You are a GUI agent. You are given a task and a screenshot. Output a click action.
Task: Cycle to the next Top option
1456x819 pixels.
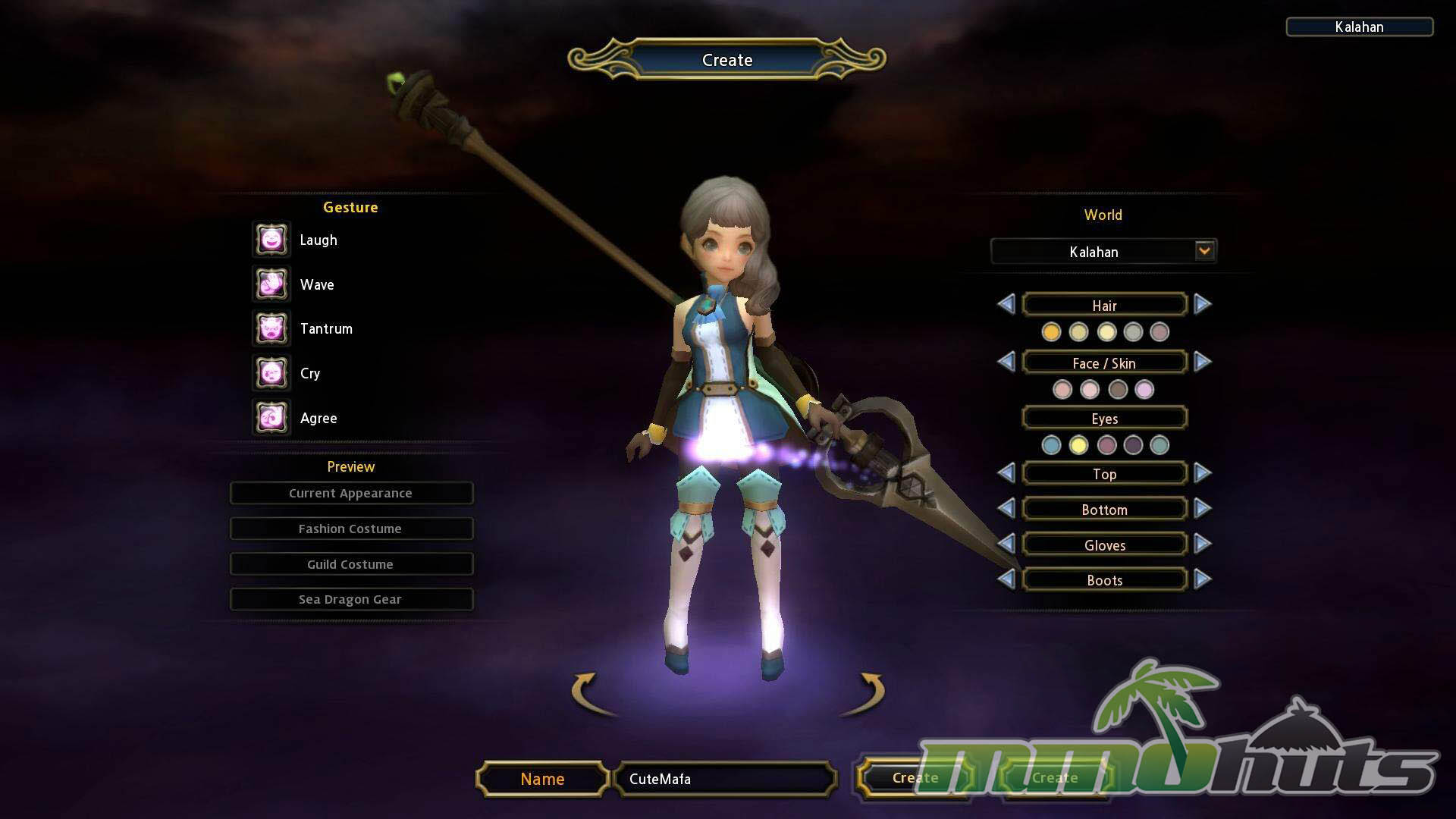coord(1202,474)
